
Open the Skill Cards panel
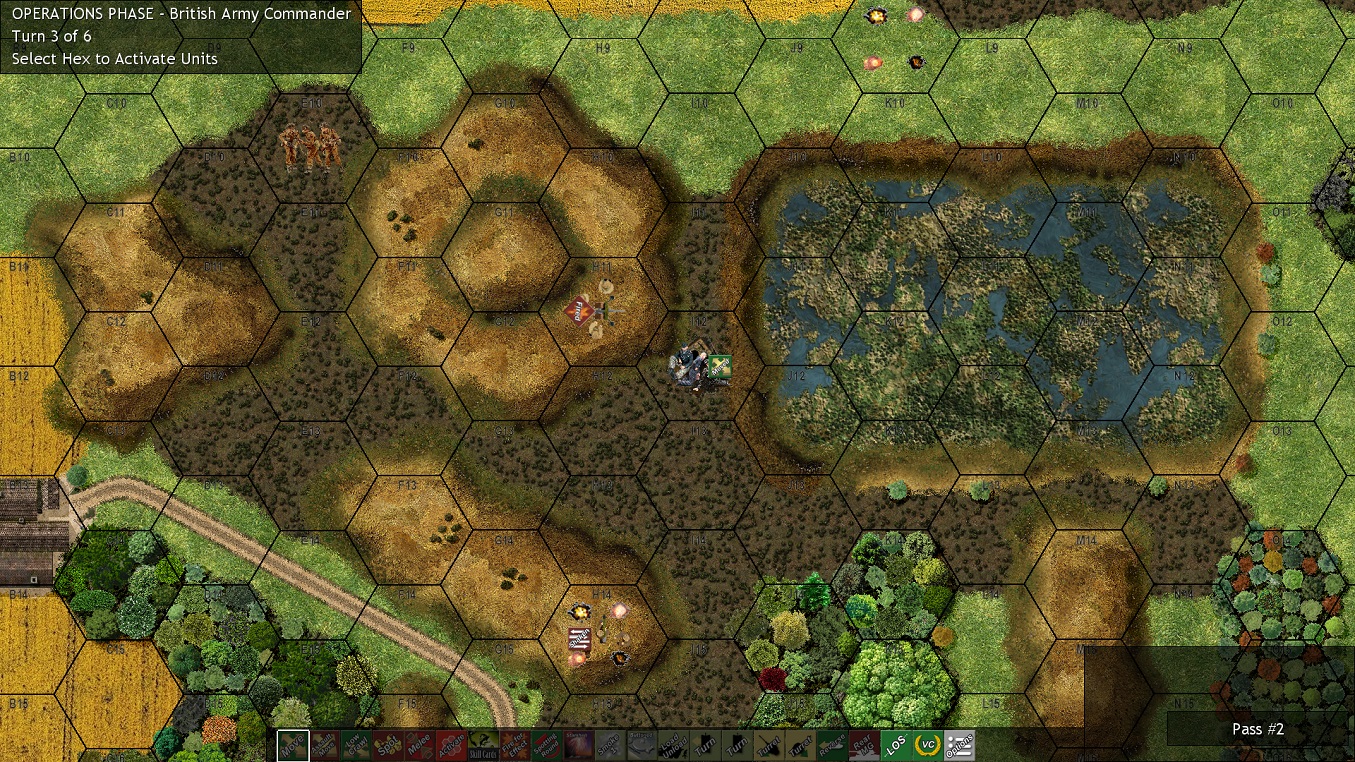(484, 746)
